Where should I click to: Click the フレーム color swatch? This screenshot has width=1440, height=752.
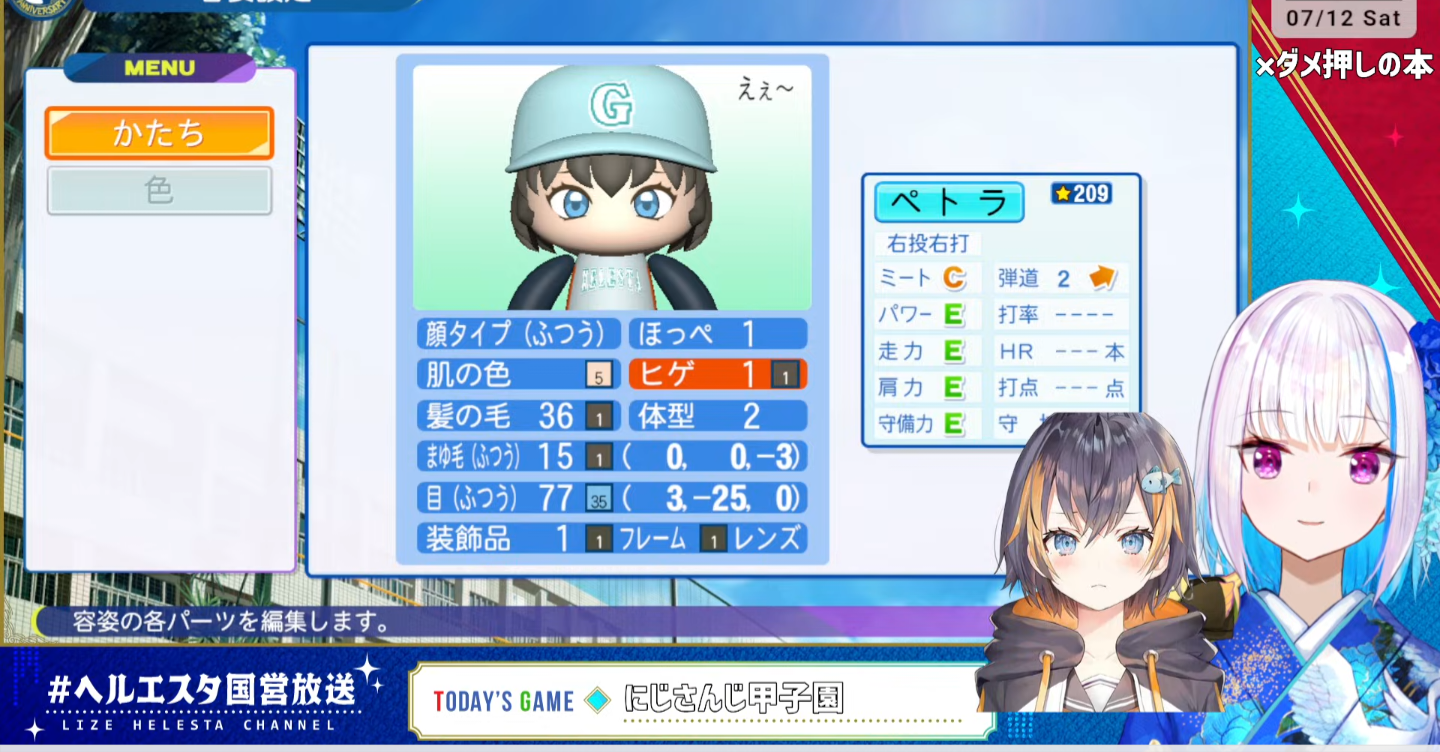pos(599,540)
